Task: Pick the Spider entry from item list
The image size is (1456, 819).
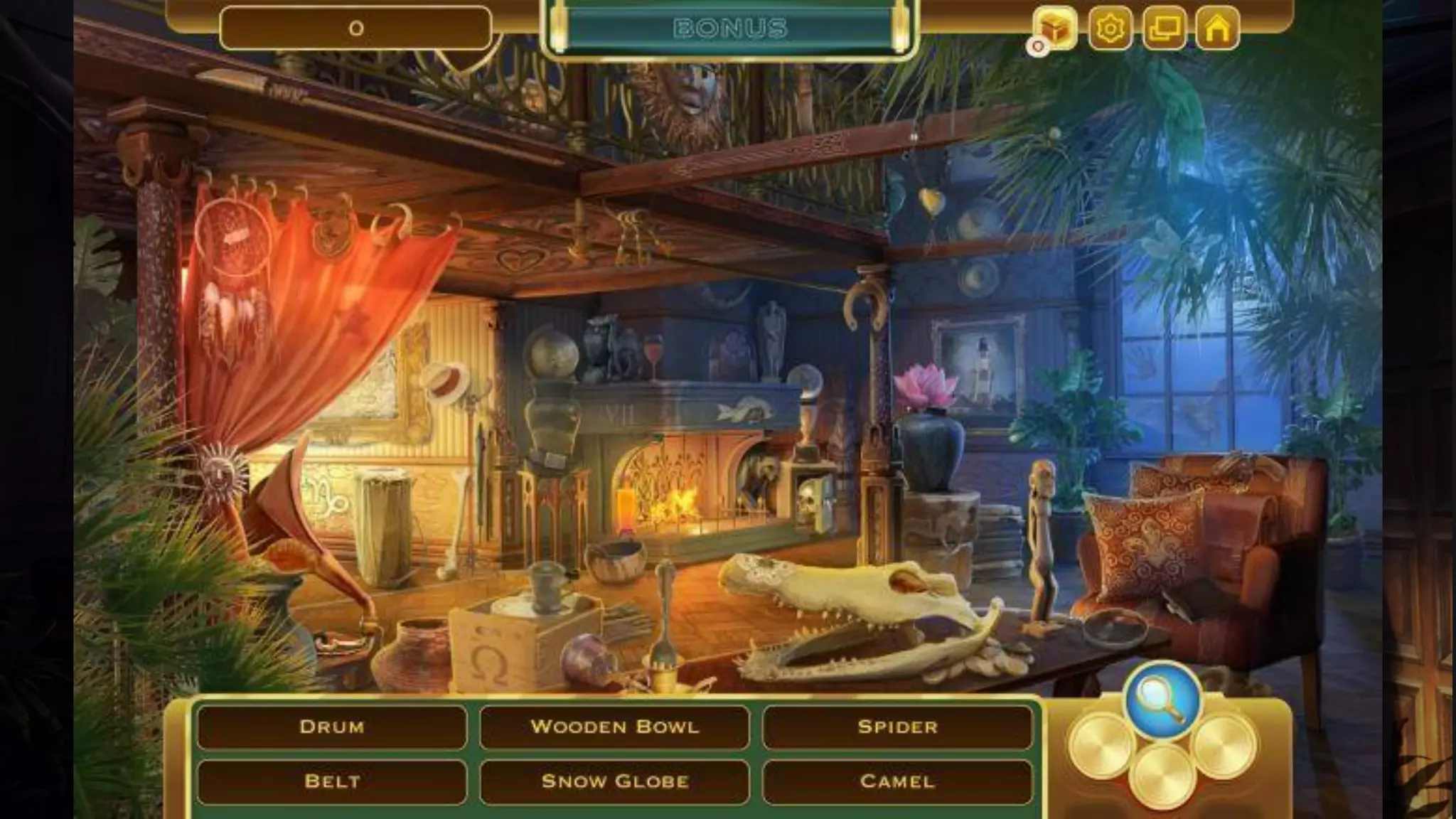Action: pyautogui.click(x=897, y=727)
